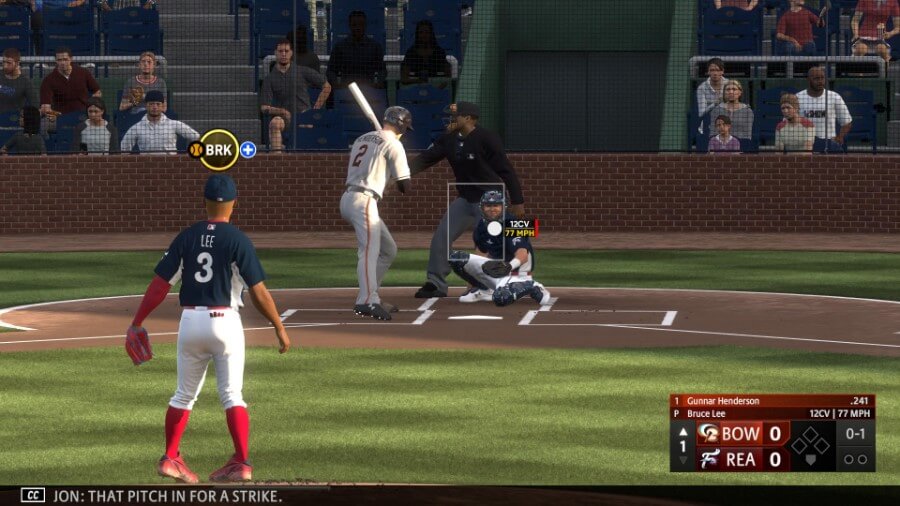Click the blue plus icon beside BRK
Image resolution: width=900 pixels, height=506 pixels.
(x=248, y=150)
